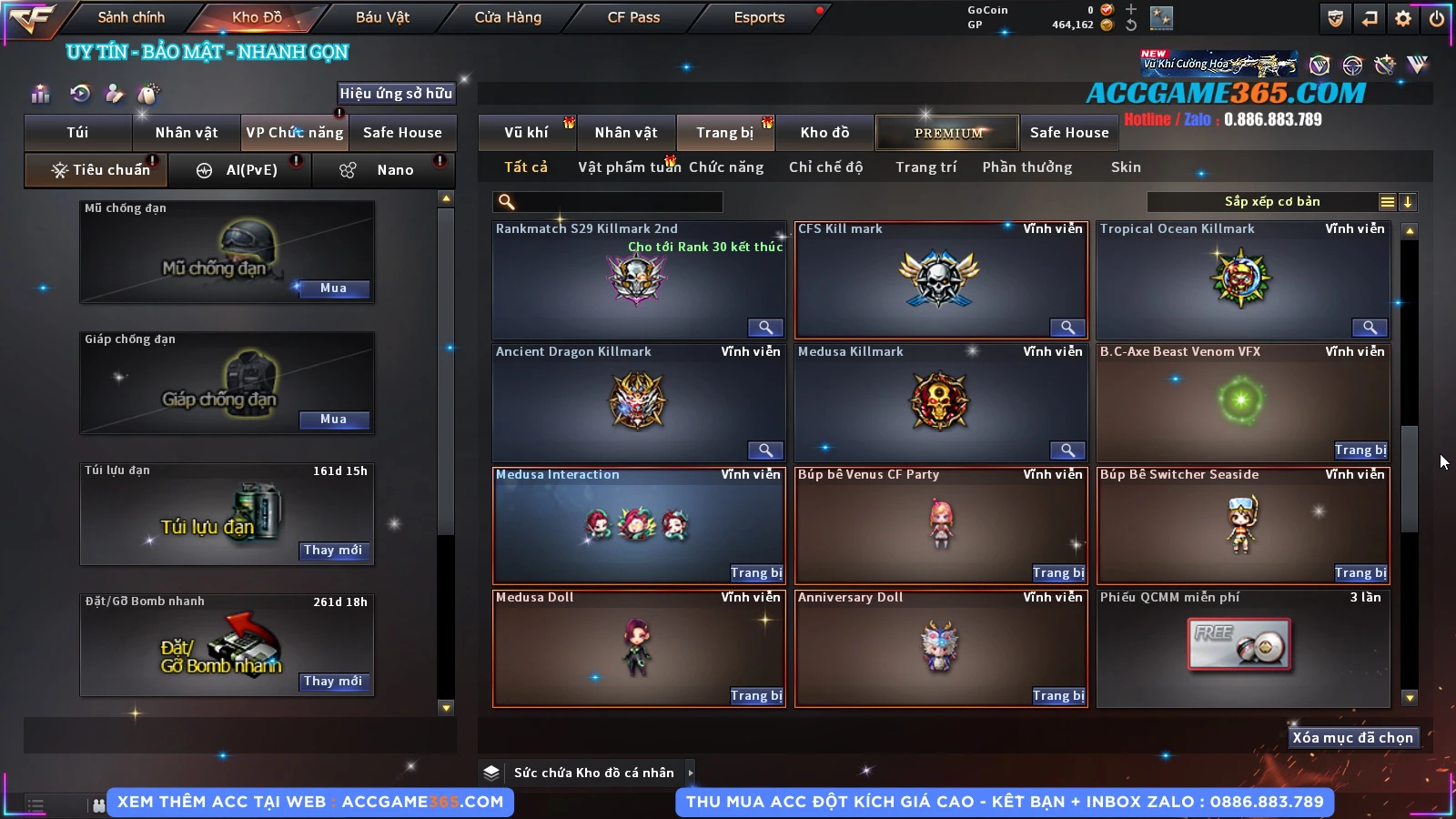Click Xóa mục đã chọn button
1456x819 pixels.
click(1352, 738)
